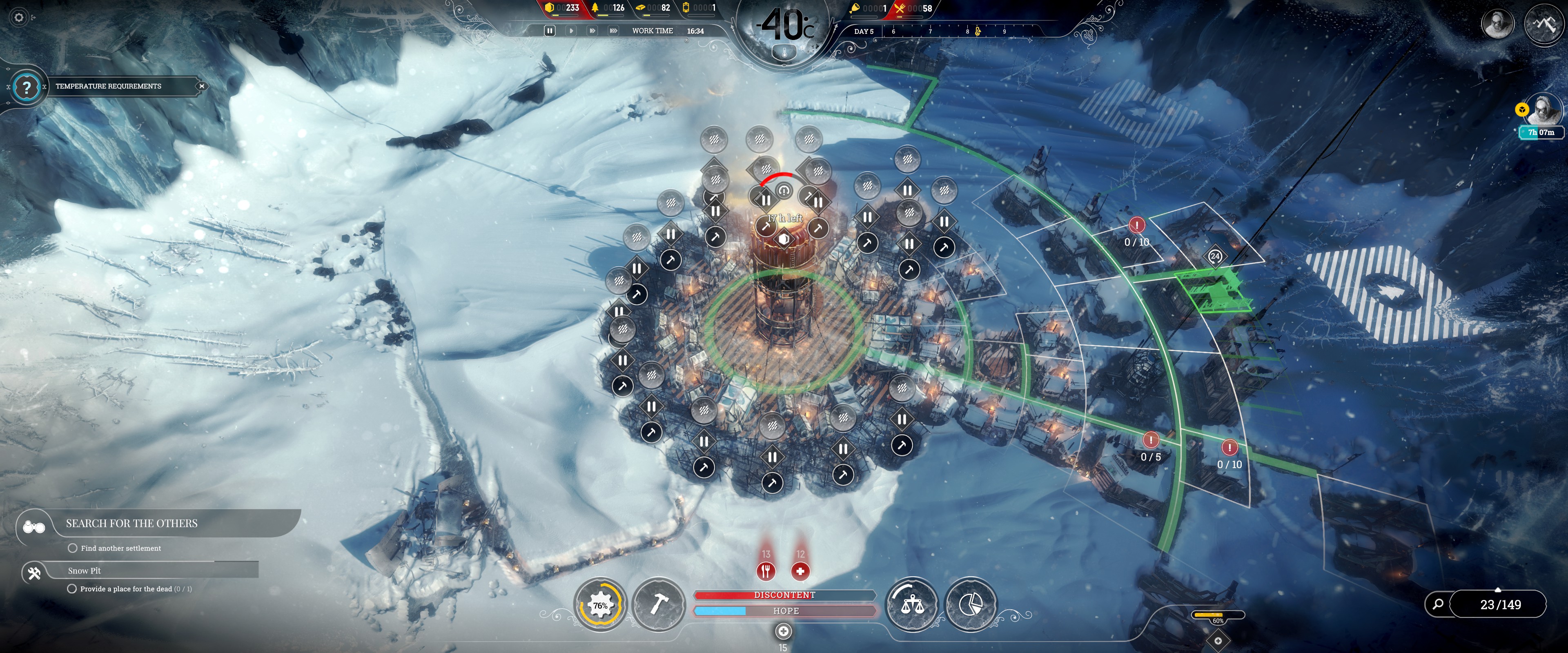Select the Snow Pit build objective
Screen dimensions: 1568x653
[x=85, y=571]
